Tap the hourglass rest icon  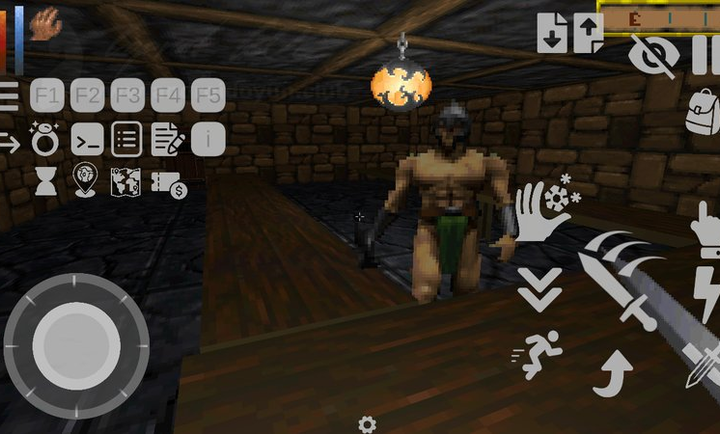pyautogui.click(x=46, y=182)
